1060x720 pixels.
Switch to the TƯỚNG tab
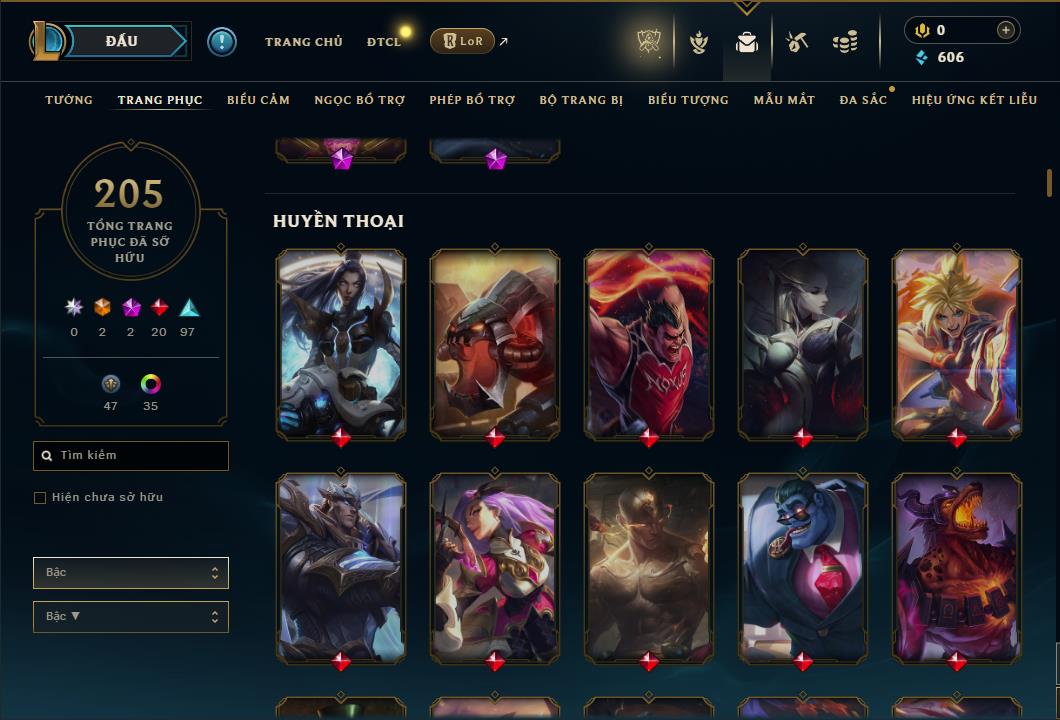coord(69,100)
